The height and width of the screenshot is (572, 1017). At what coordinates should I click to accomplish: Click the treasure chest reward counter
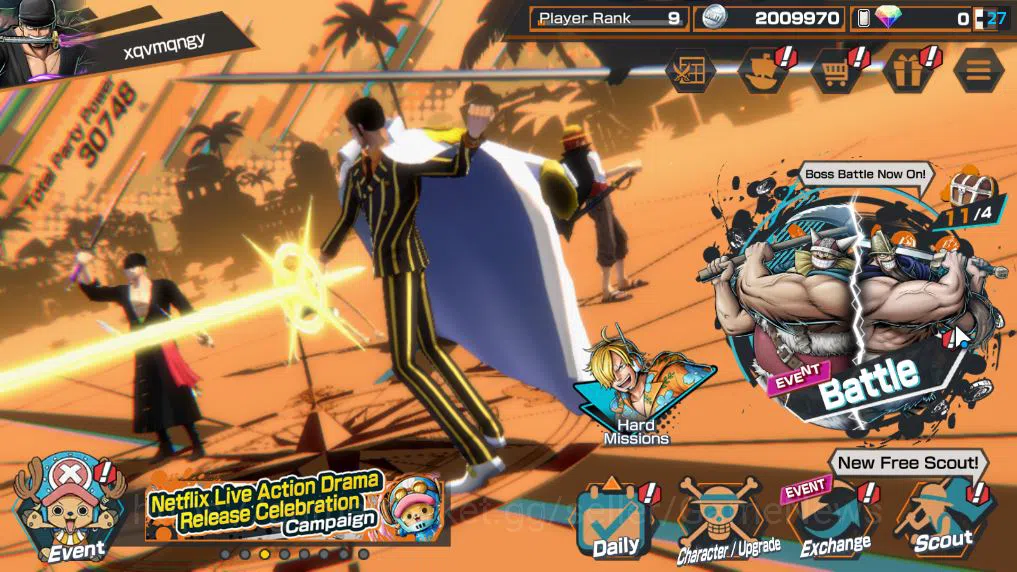pos(965,197)
